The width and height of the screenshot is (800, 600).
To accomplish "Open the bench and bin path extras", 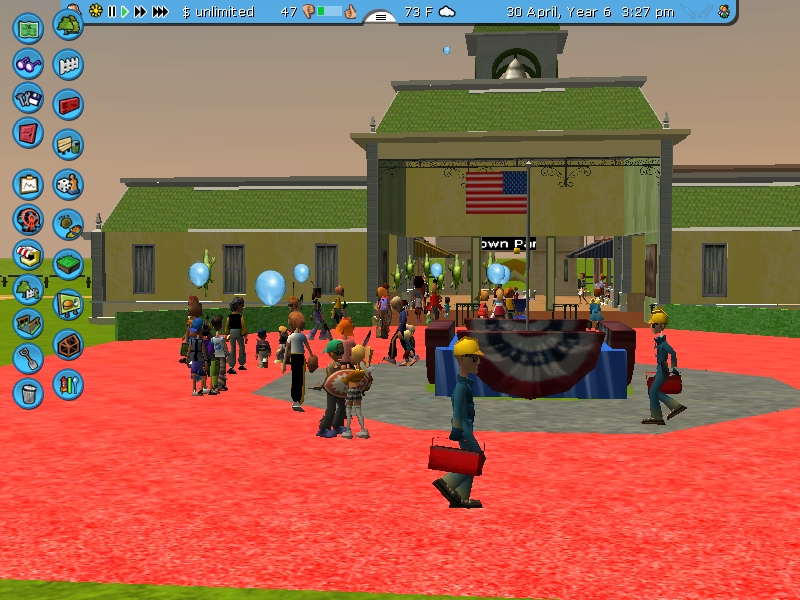I will 68,144.
